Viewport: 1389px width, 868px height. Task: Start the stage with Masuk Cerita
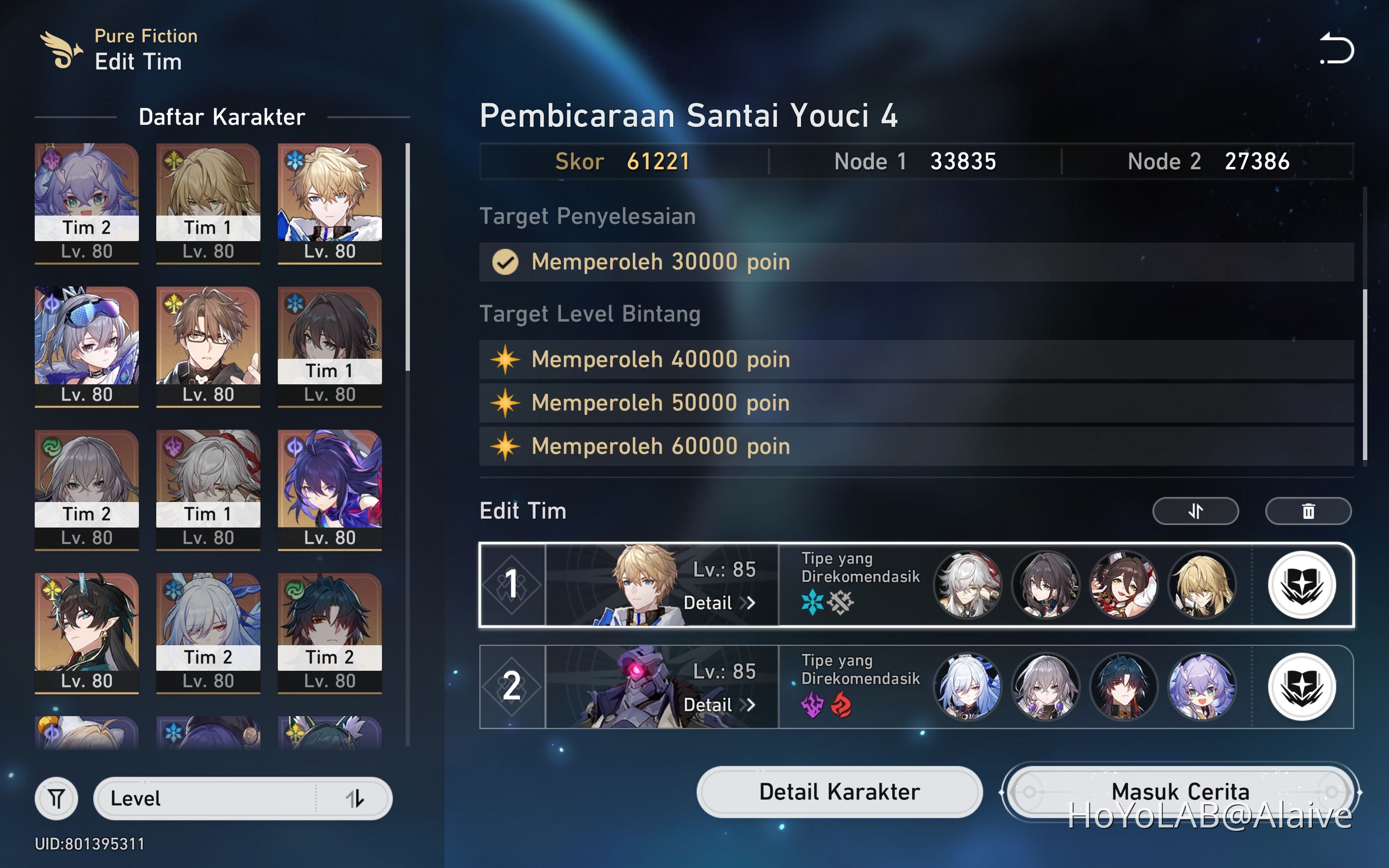click(x=1180, y=792)
